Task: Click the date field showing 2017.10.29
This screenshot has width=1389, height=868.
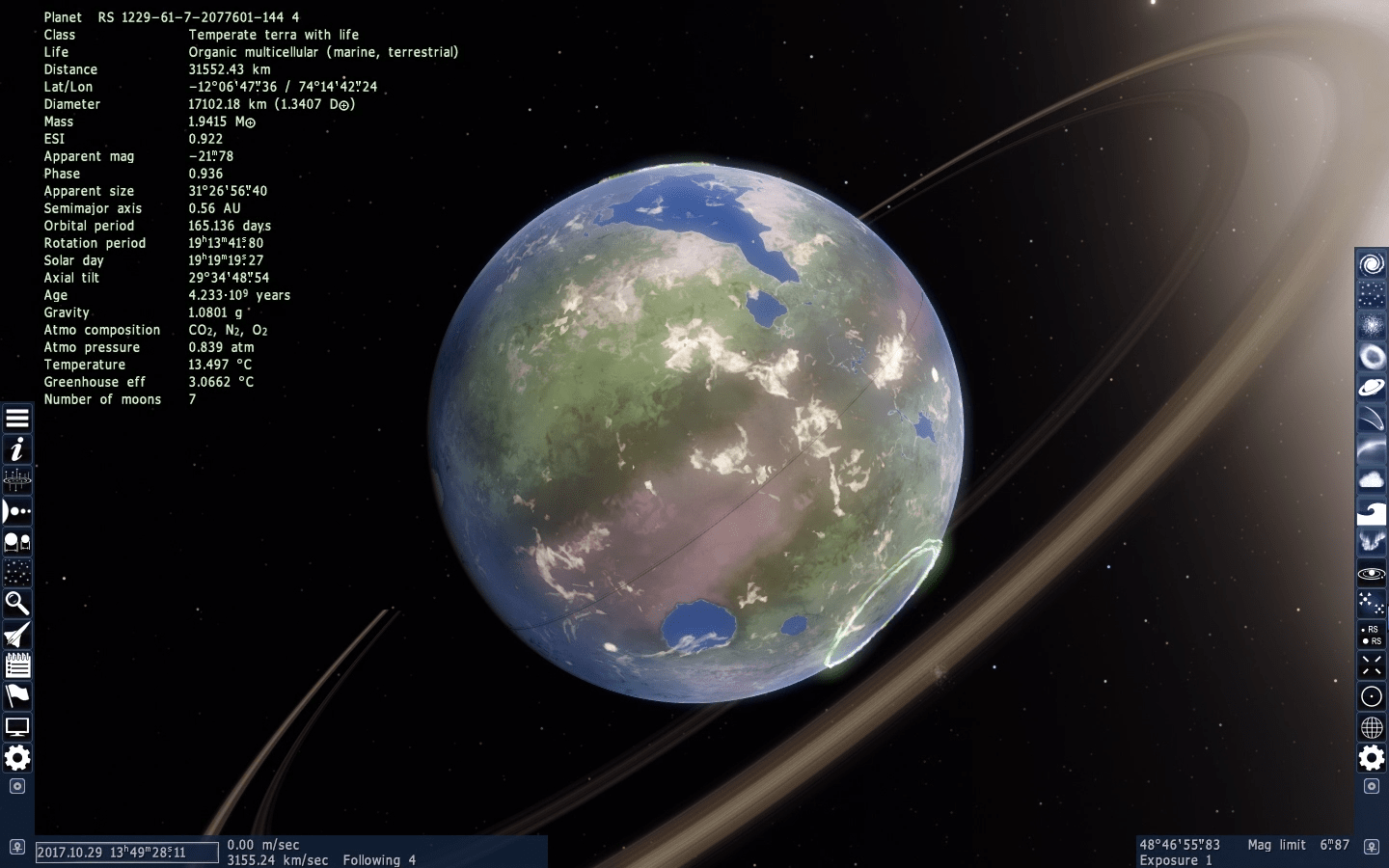Action: pos(126,853)
